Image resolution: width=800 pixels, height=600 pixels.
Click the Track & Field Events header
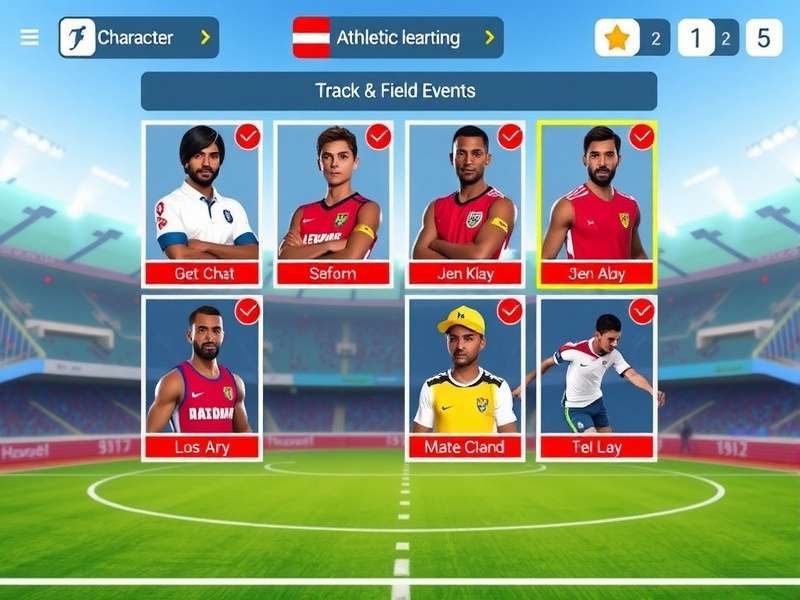point(398,91)
